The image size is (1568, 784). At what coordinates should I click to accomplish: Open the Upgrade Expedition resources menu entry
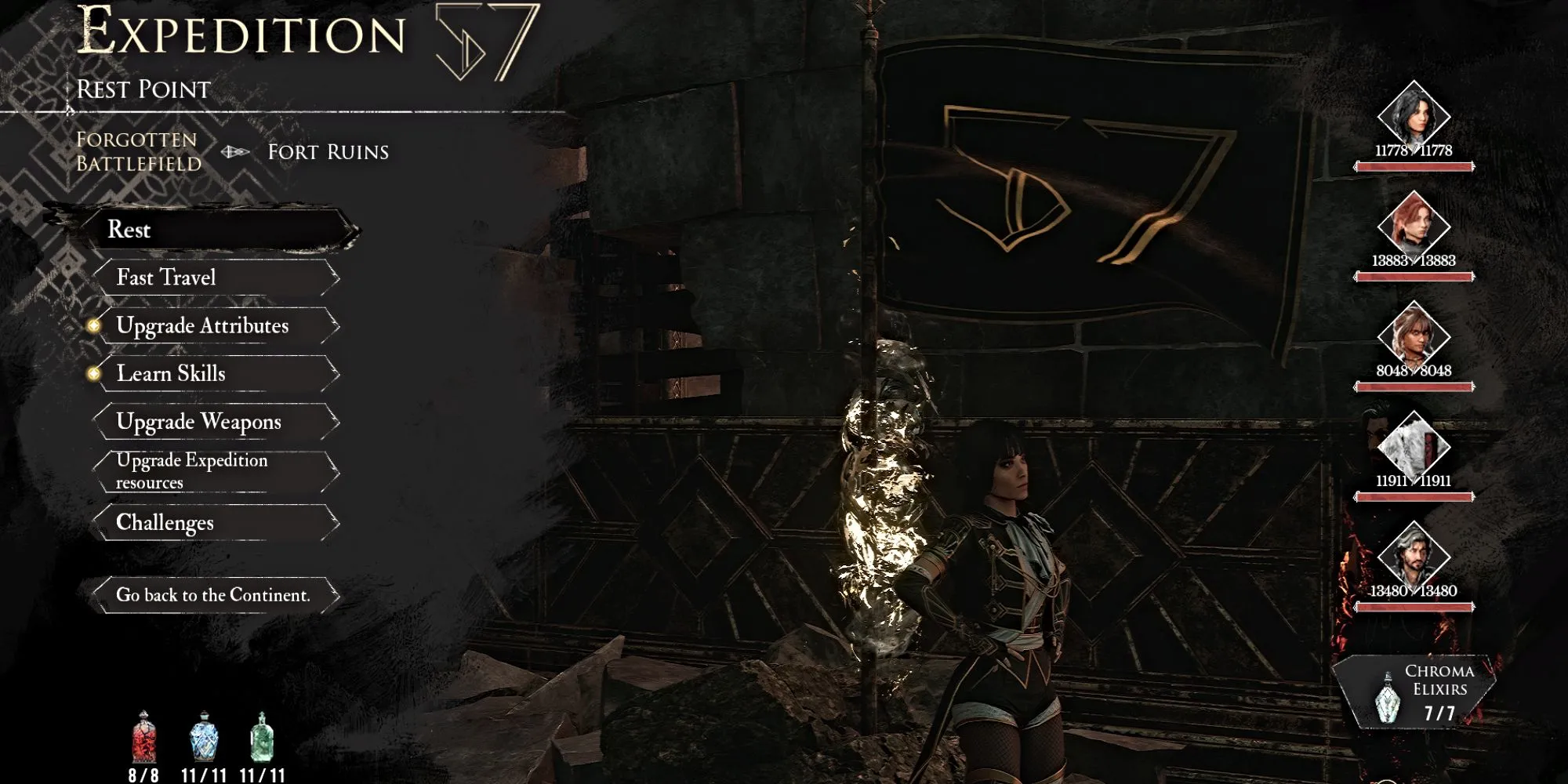[192, 470]
